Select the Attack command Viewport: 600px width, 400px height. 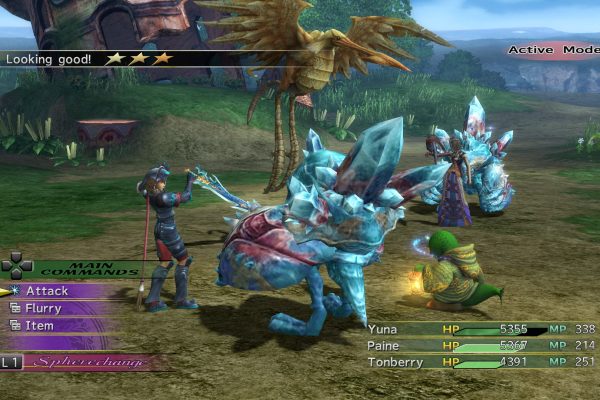[47, 291]
